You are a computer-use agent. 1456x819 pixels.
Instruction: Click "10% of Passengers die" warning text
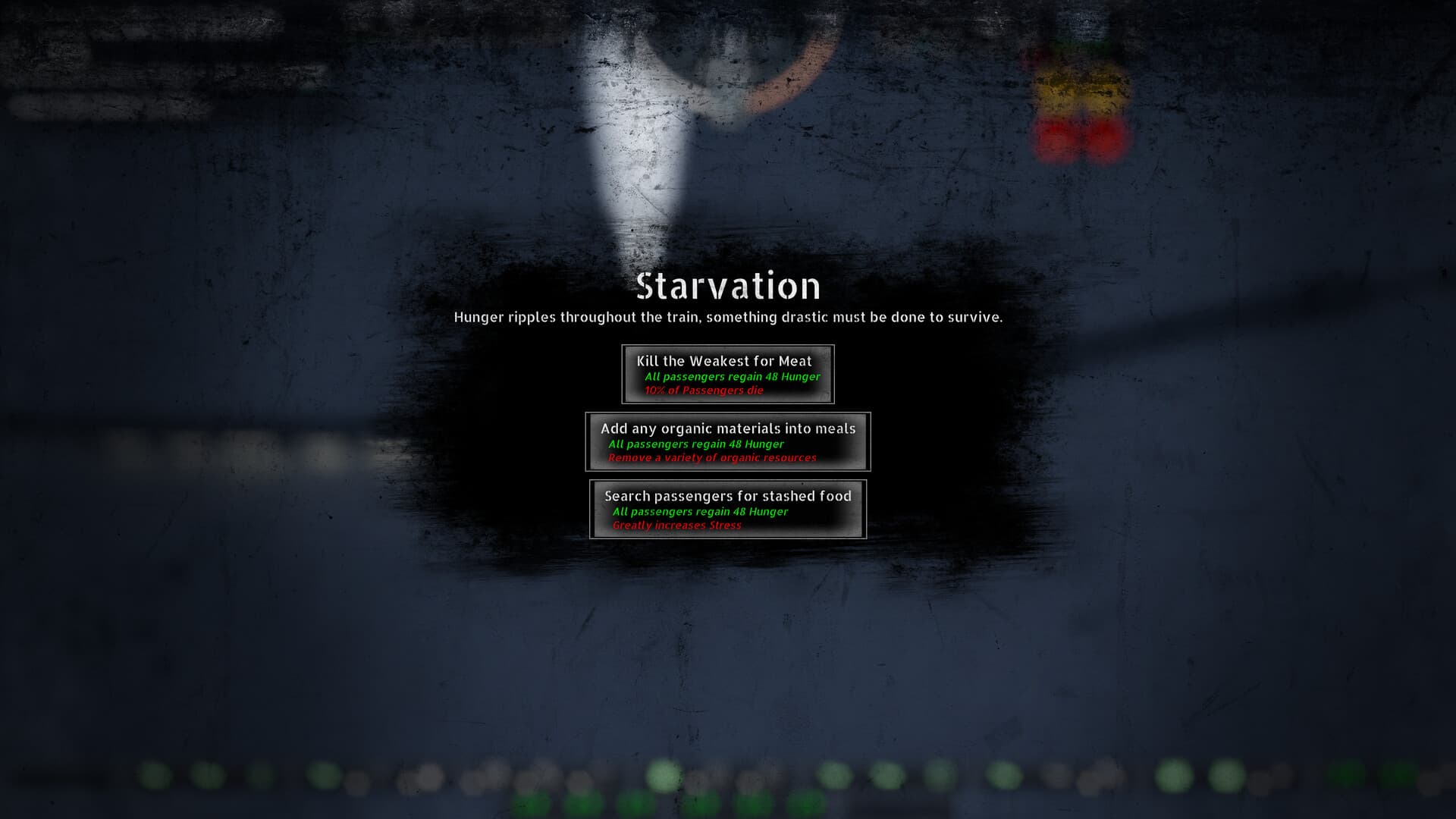click(704, 391)
